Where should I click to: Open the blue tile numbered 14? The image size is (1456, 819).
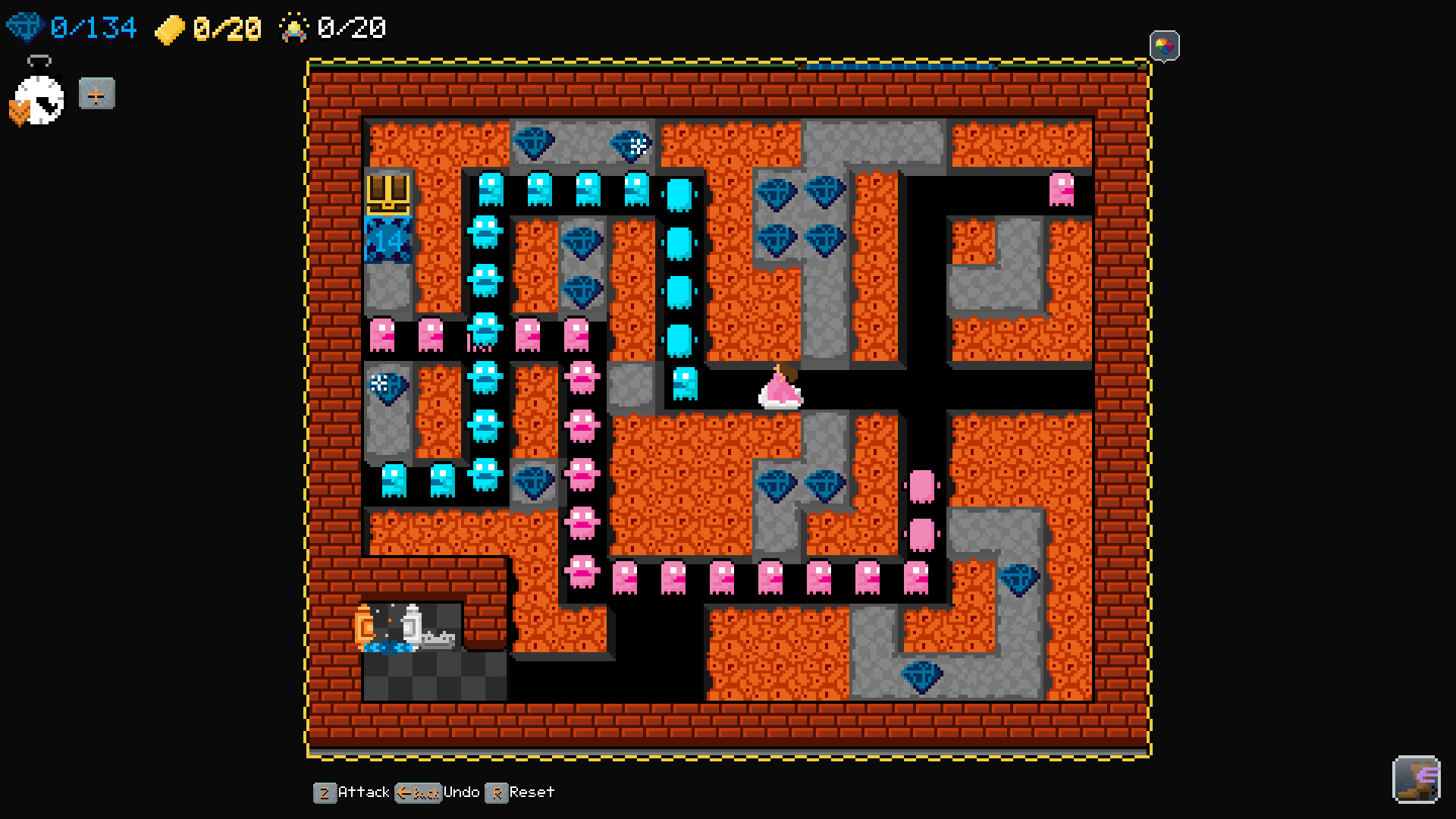(387, 240)
